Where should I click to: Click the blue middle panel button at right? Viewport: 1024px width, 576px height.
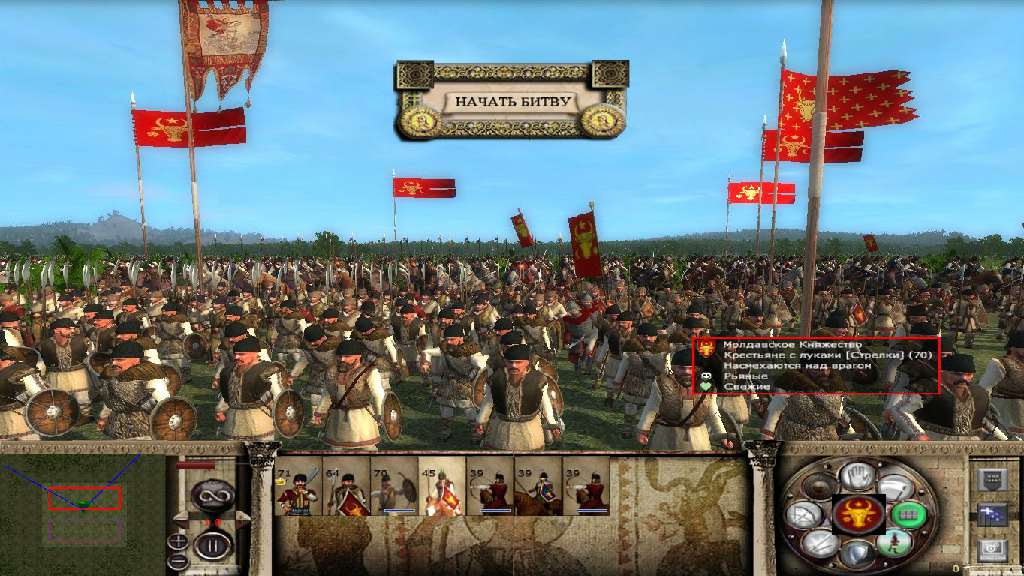[x=992, y=515]
